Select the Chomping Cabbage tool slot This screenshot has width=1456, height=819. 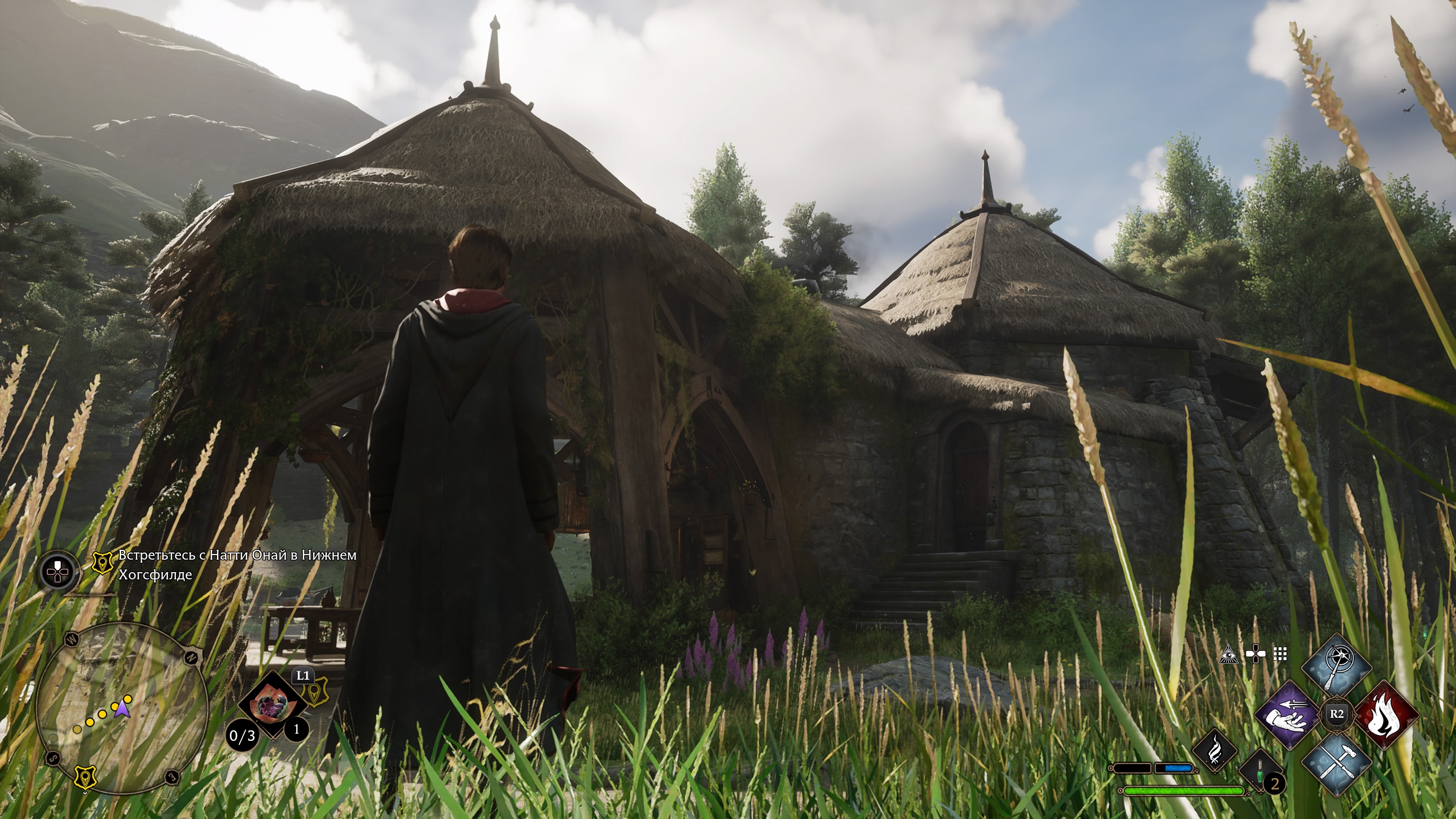click(273, 704)
